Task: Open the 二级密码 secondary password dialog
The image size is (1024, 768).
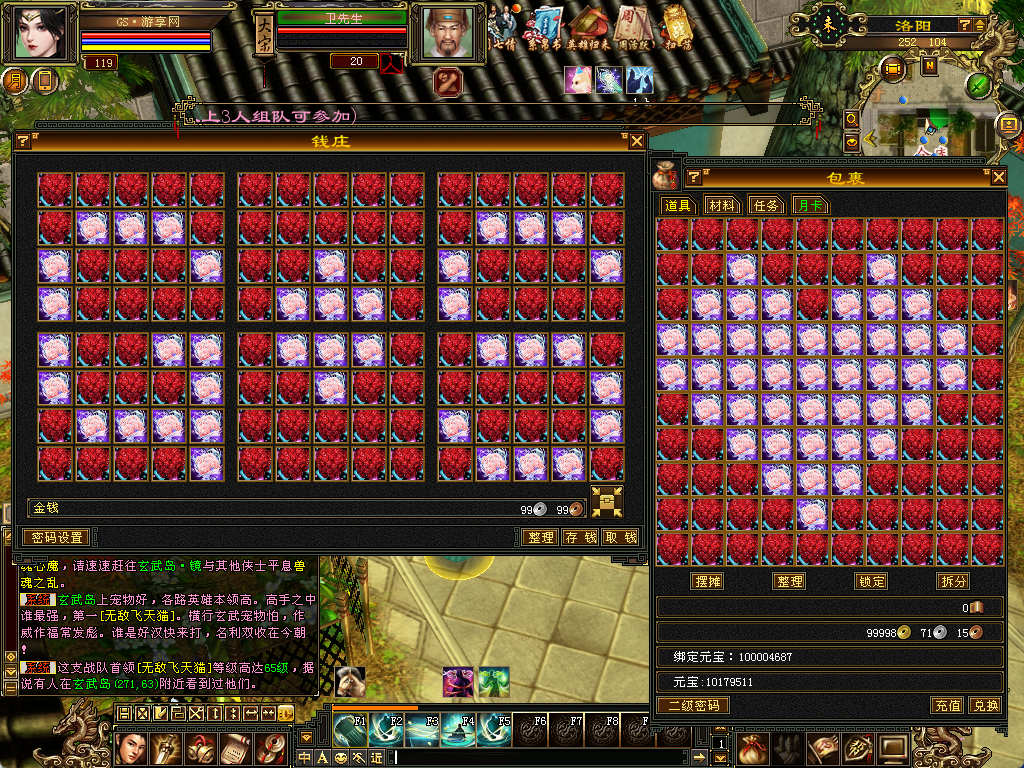Action: click(693, 705)
